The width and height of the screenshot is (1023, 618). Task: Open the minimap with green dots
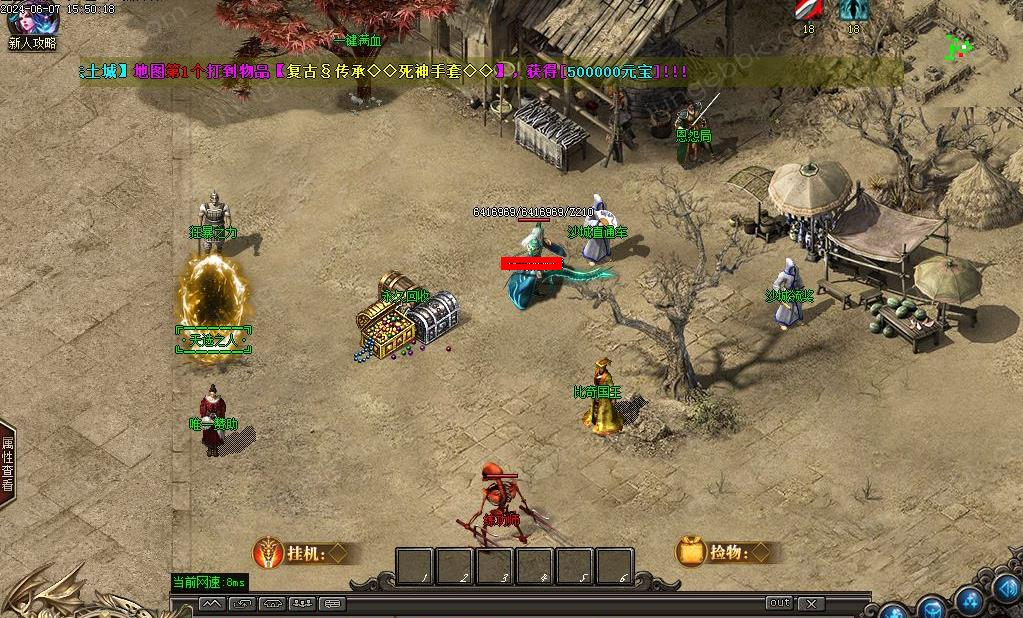pos(959,47)
